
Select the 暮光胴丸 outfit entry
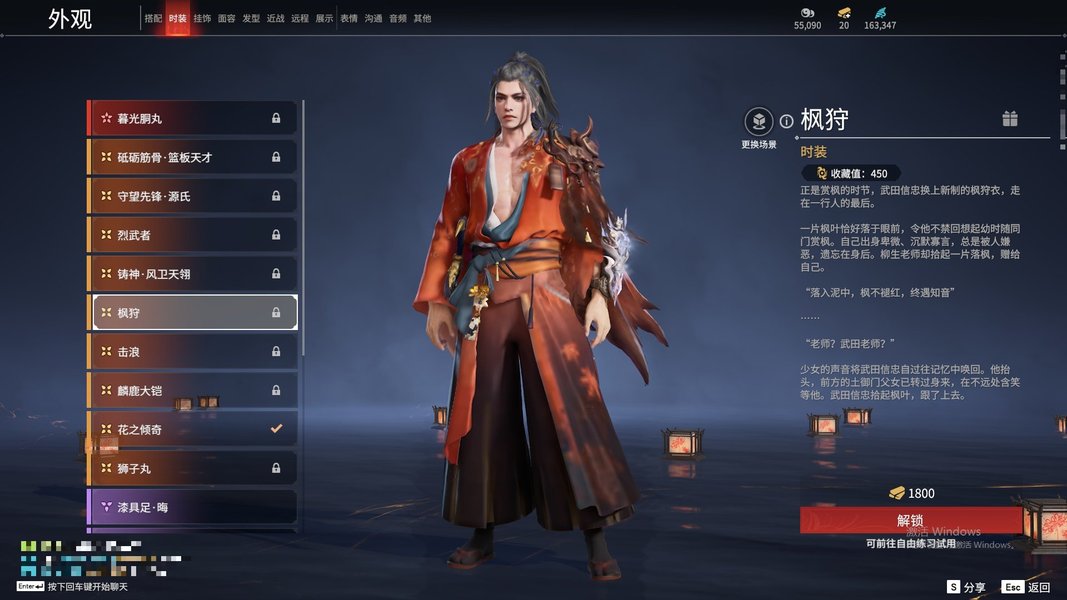pos(193,118)
